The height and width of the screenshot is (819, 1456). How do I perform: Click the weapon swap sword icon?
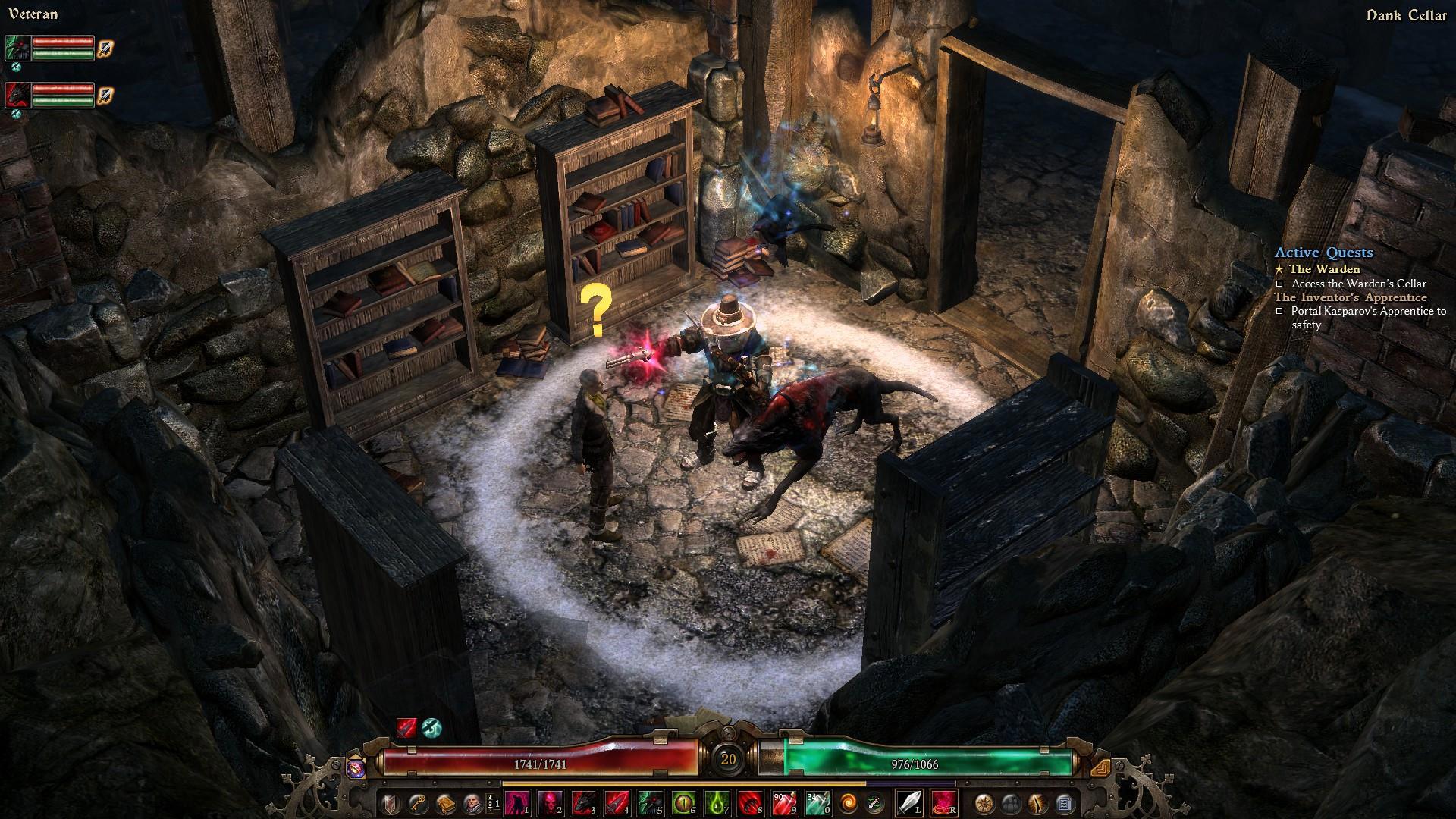coord(874,803)
